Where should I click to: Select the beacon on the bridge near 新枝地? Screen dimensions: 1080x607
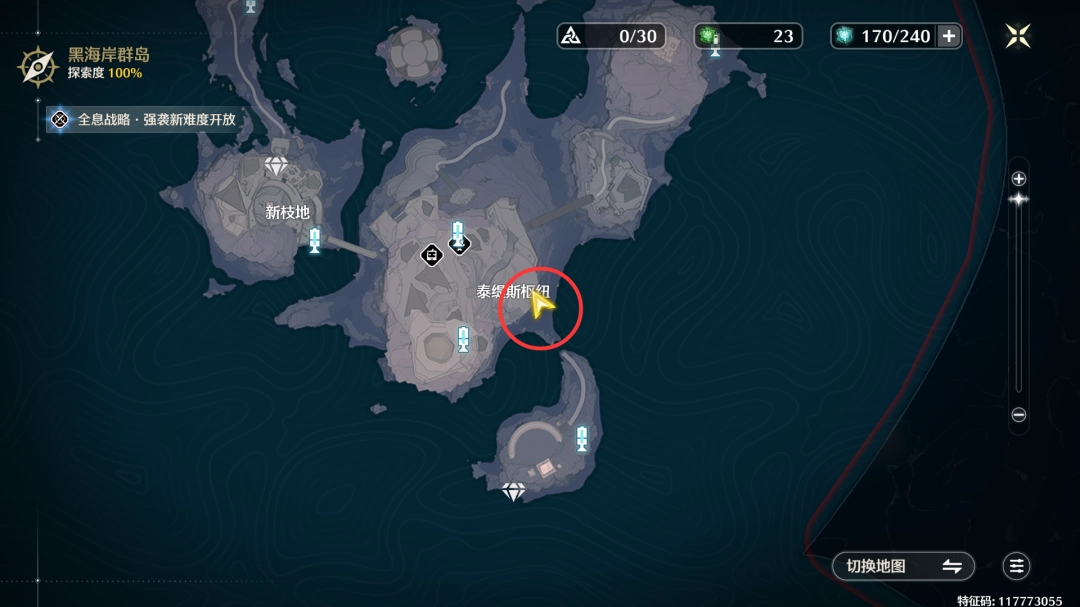(x=315, y=240)
